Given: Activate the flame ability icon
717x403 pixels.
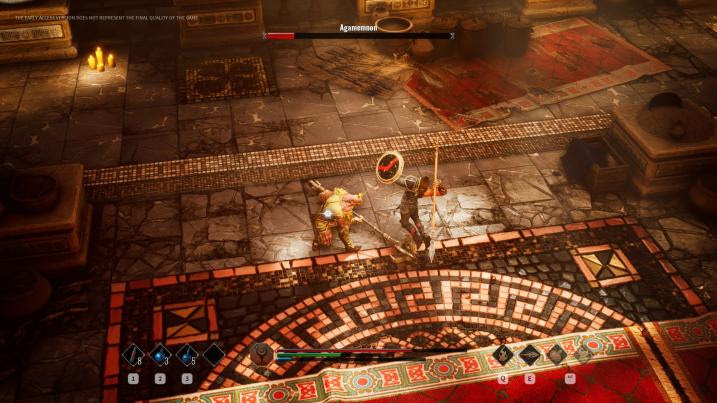Looking at the screenshot, I should 503,354.
